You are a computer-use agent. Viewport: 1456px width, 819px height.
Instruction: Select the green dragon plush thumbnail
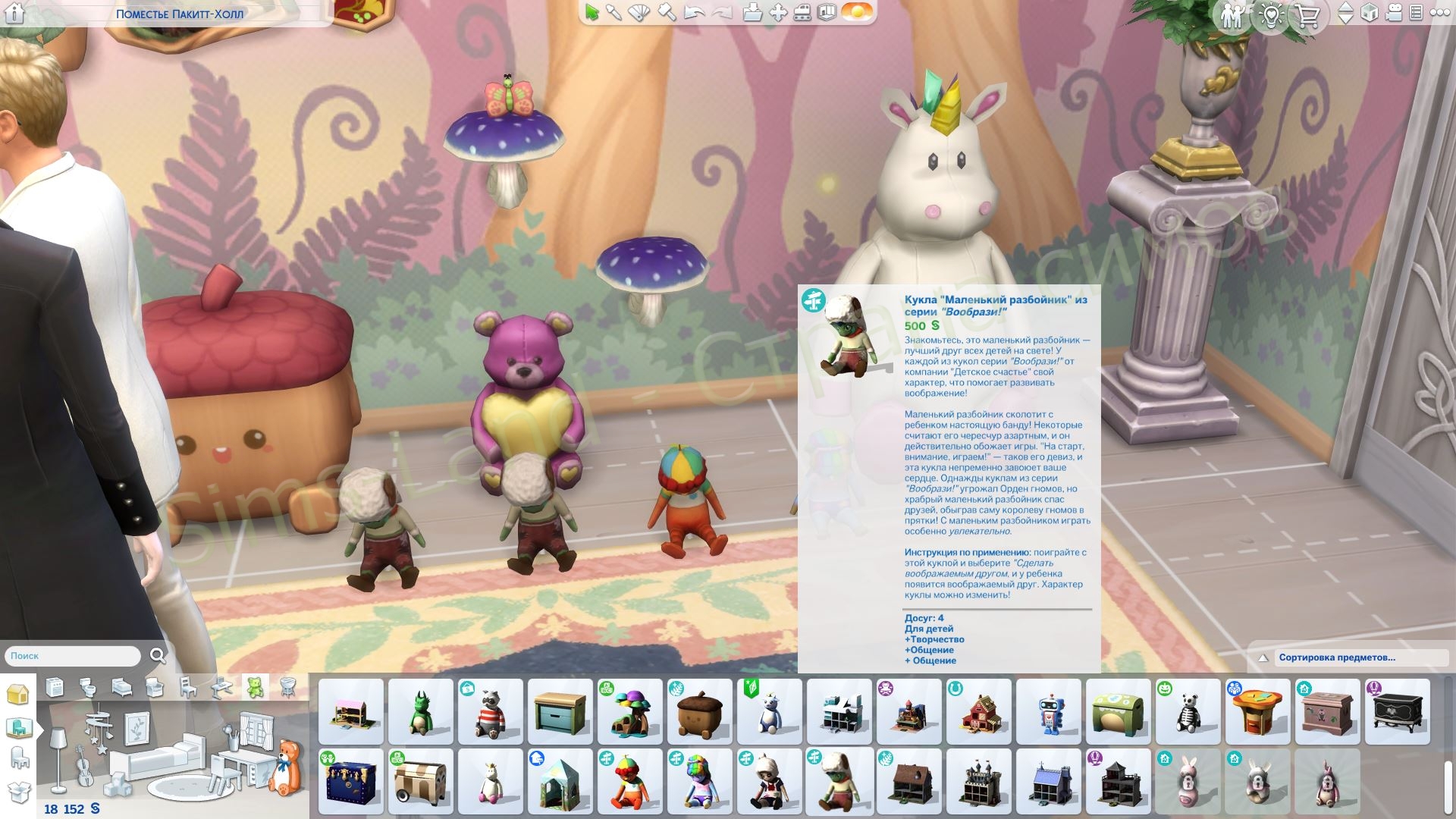tap(420, 713)
